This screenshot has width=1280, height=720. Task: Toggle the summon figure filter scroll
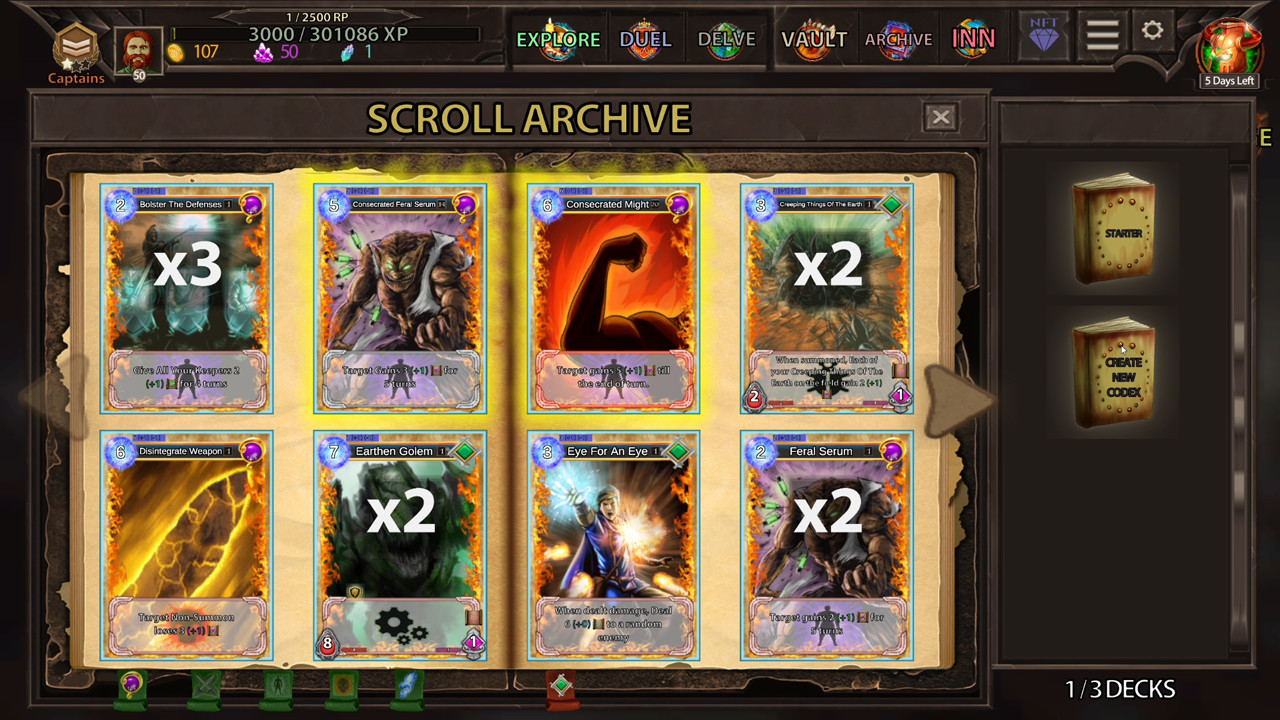[276, 687]
